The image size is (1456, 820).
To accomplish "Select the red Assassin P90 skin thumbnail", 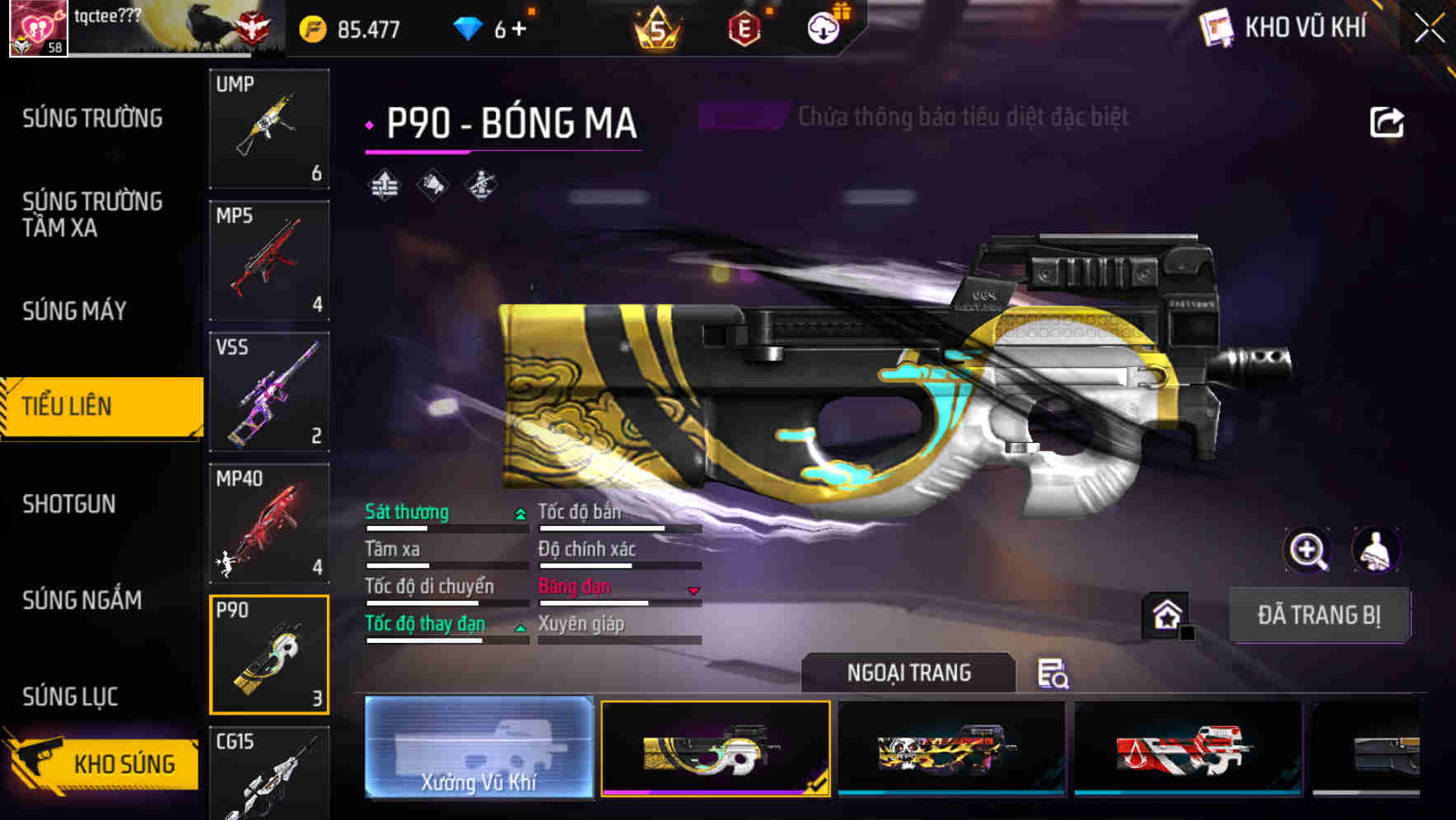I will (x=1186, y=751).
